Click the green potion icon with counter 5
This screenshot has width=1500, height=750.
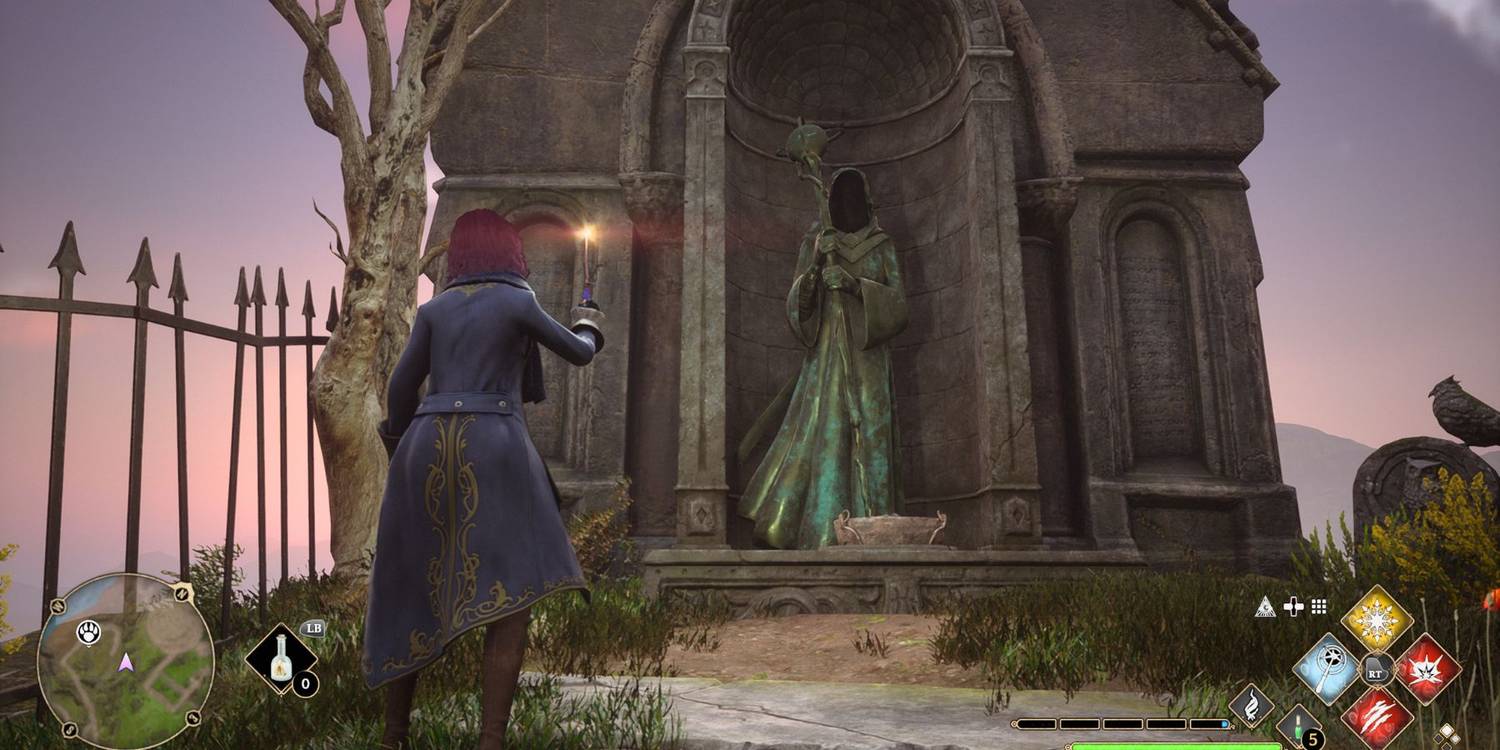[1299, 722]
